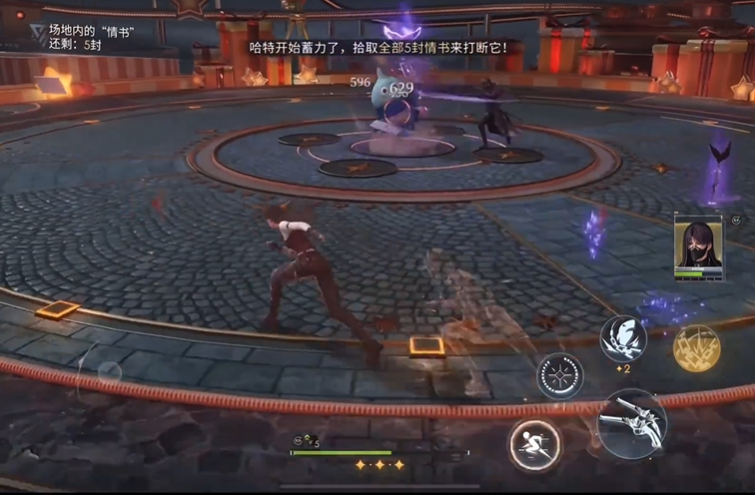The image size is (755, 495).
Task: Trigger the round crosshair target skill
Action: (x=561, y=377)
